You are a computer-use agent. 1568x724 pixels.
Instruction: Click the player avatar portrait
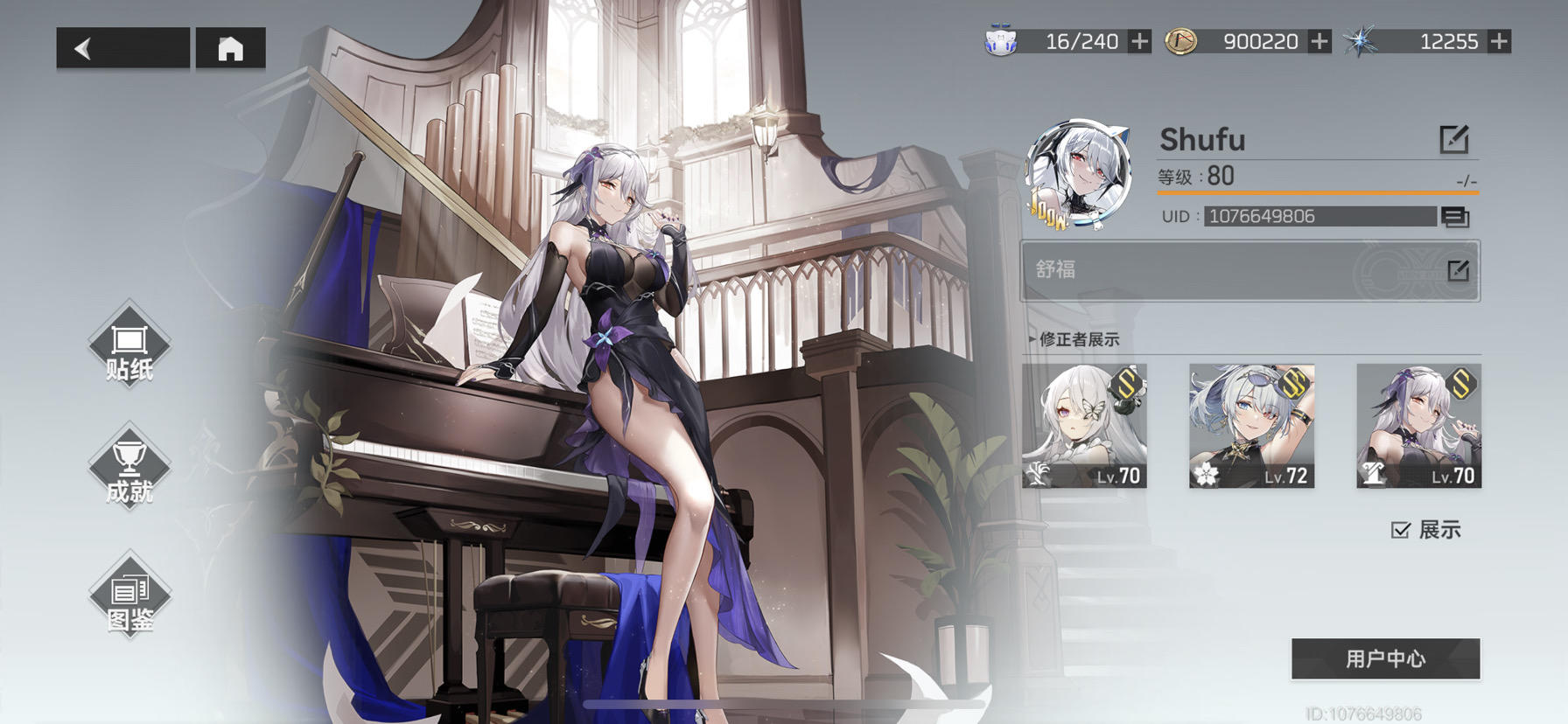[1081, 171]
